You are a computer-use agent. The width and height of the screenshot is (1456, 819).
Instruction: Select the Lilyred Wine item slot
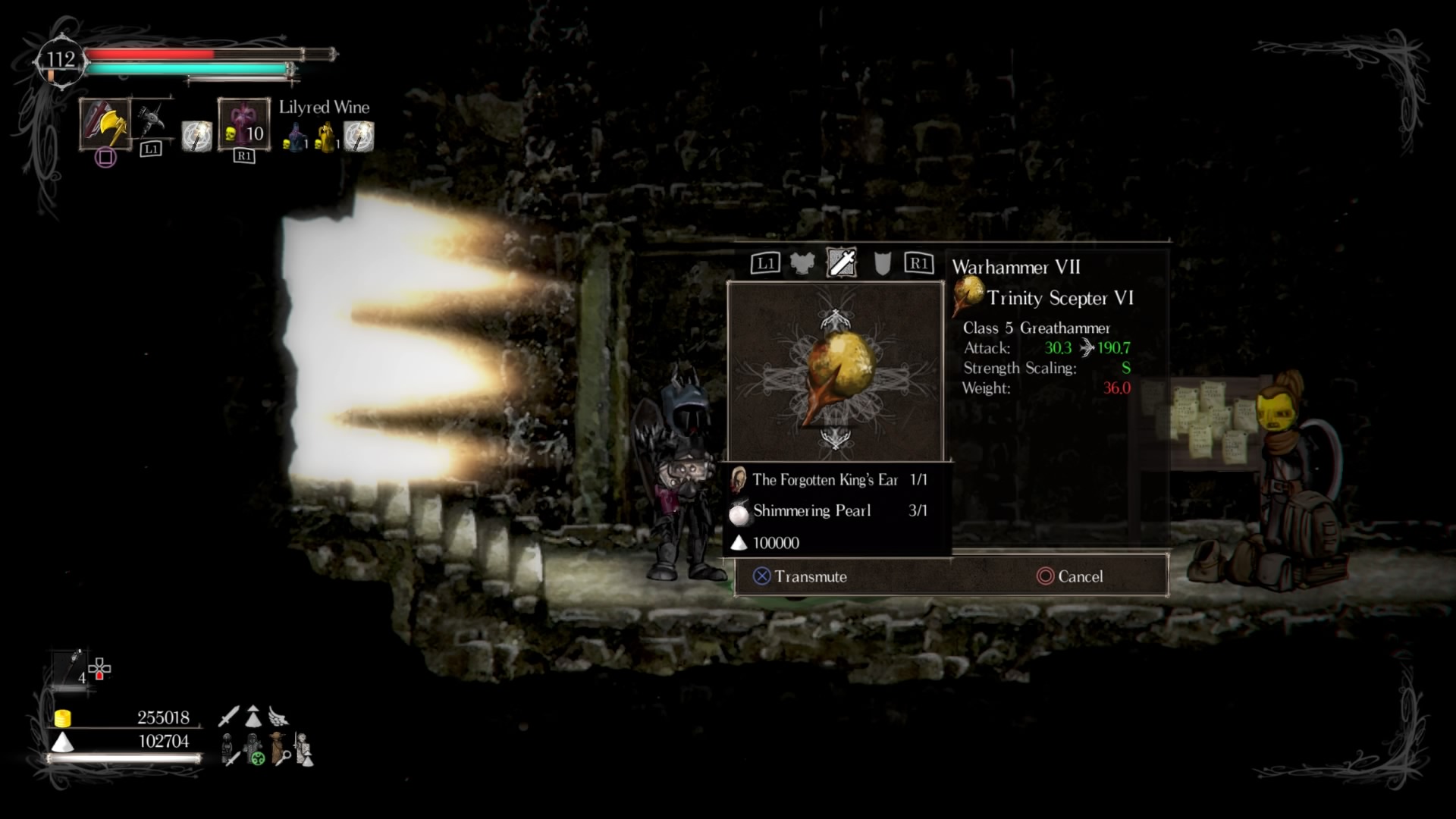243,124
